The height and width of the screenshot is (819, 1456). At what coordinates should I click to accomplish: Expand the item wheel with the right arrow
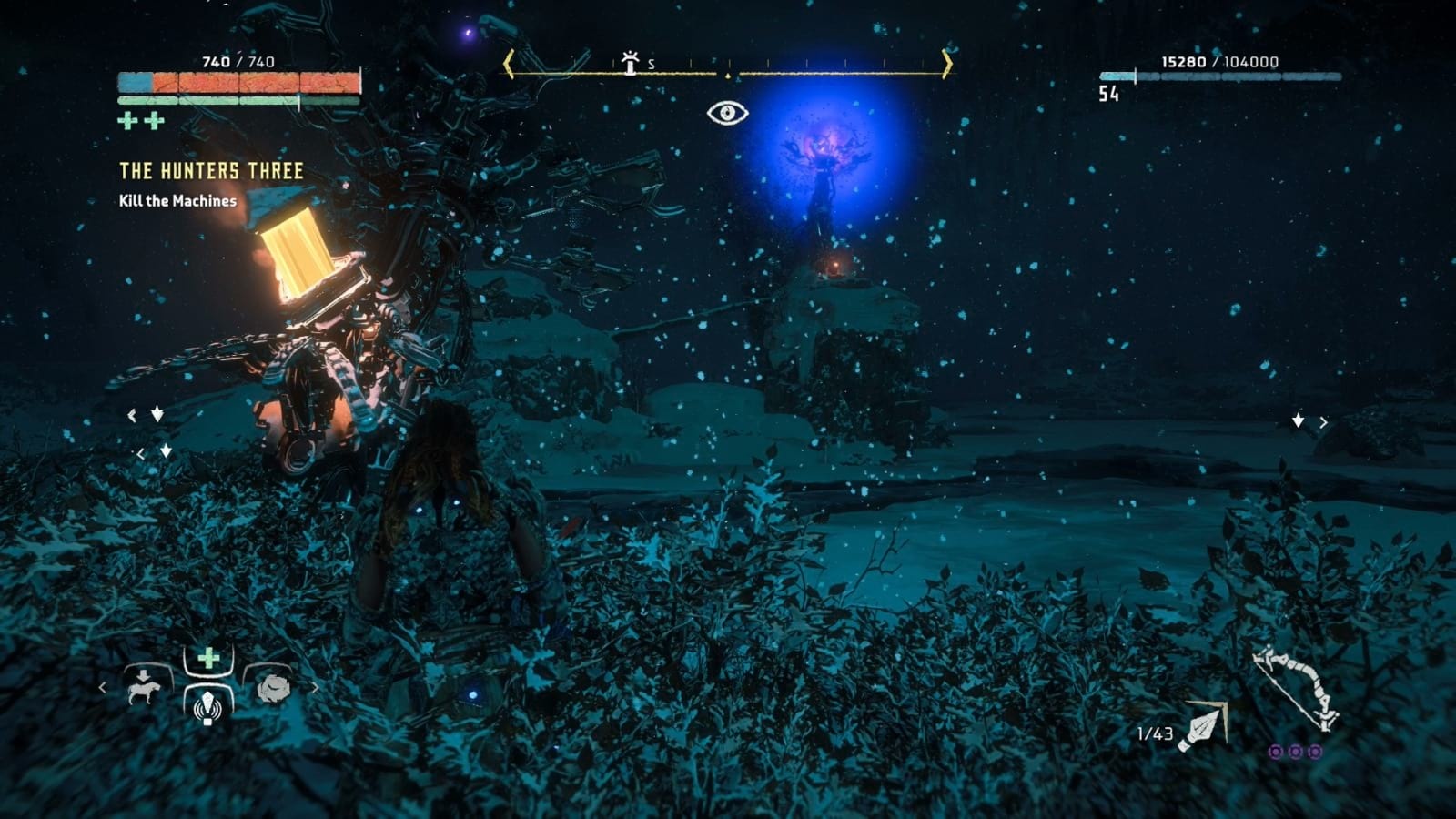(x=315, y=689)
